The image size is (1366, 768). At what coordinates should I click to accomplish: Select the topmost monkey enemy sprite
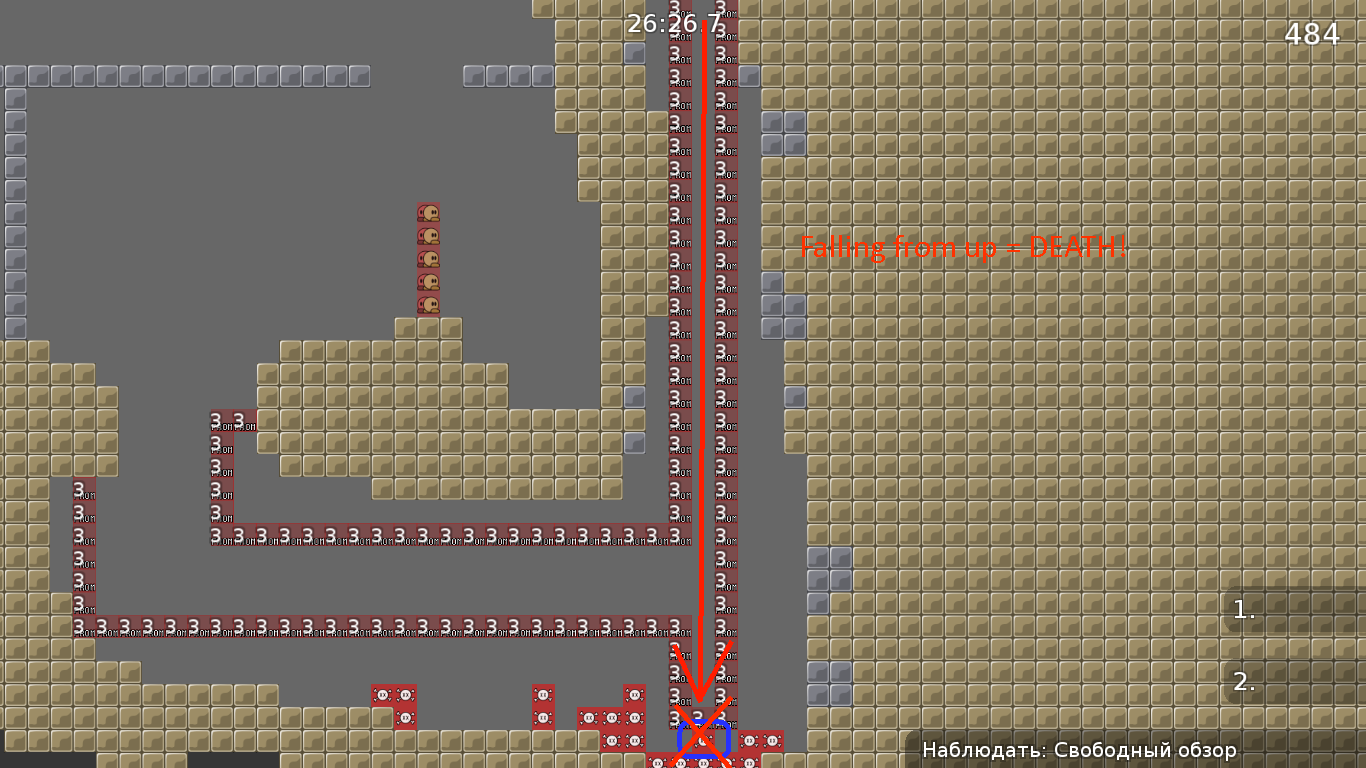428,212
